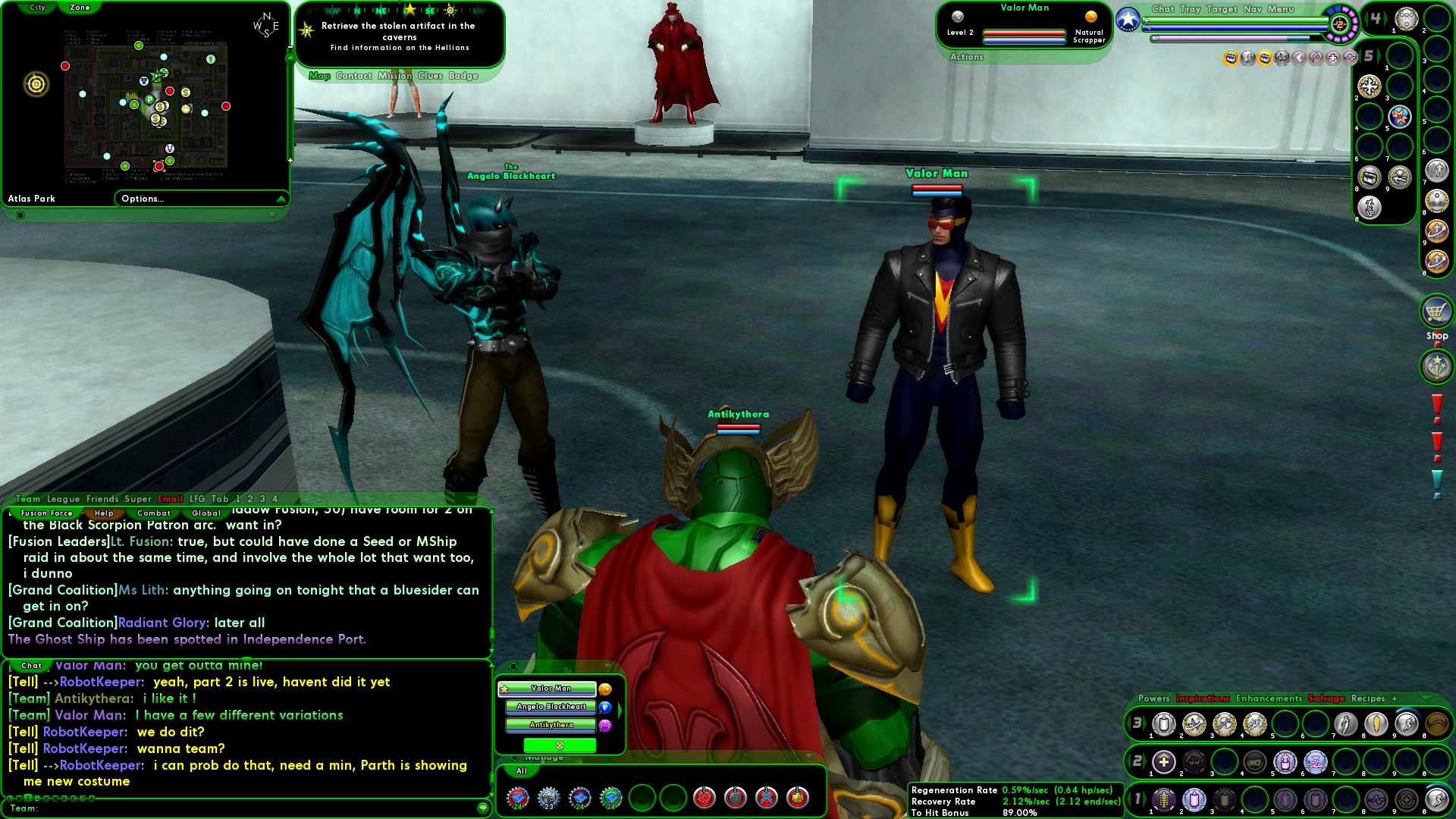Click the XP inspiration icon in tray 5
The height and width of the screenshot is (819, 1456).
pos(1369,209)
